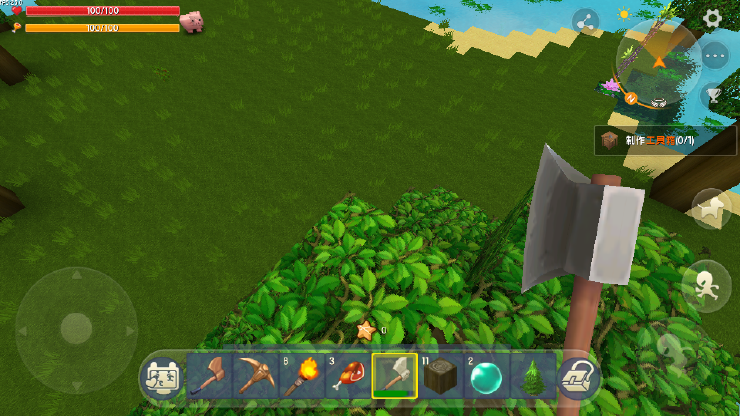
Task: Open the creature face menu beside hotbar
Action: click(161, 378)
